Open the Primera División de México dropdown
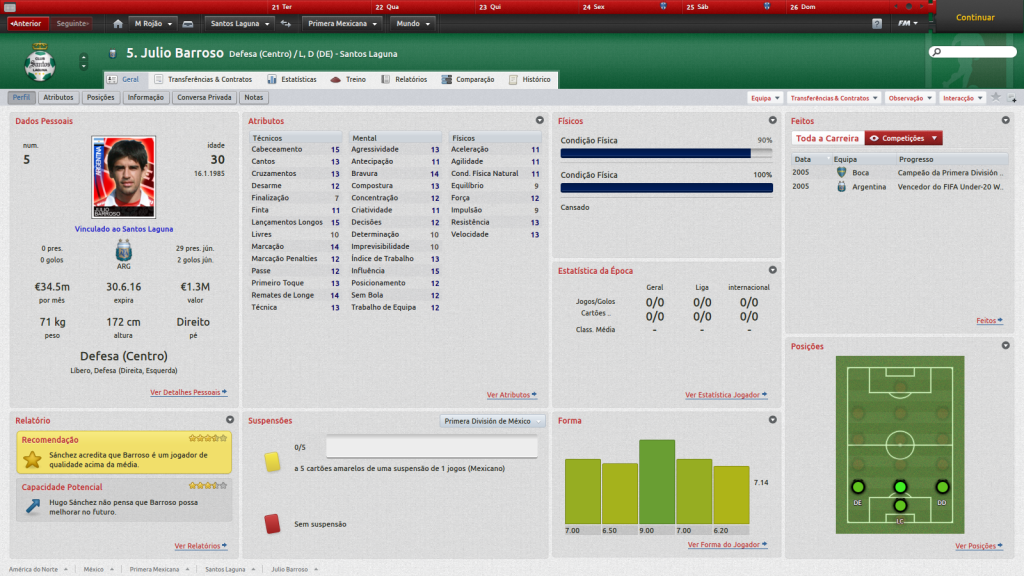 tap(493, 421)
